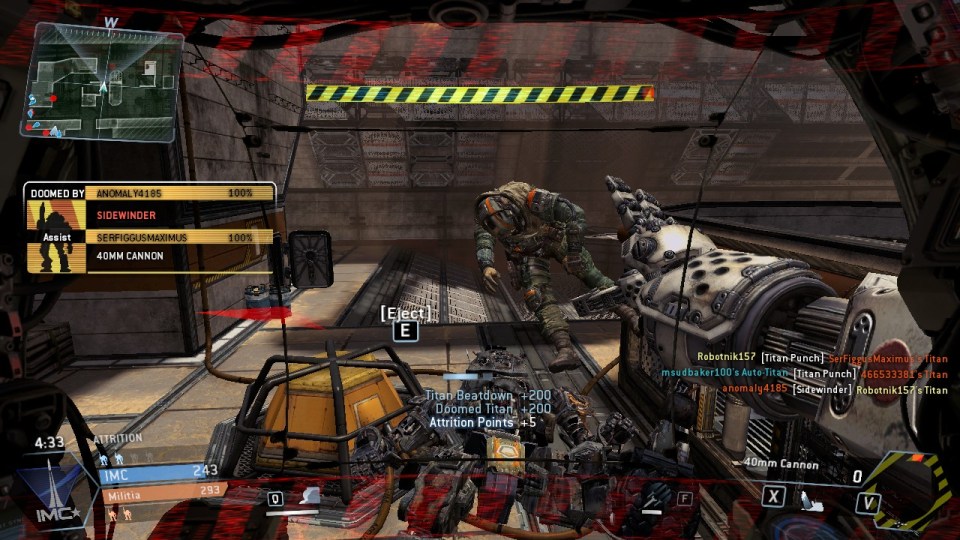Activate the ordnance ability icon beside F
960x540 pixels.
[x=655, y=498]
